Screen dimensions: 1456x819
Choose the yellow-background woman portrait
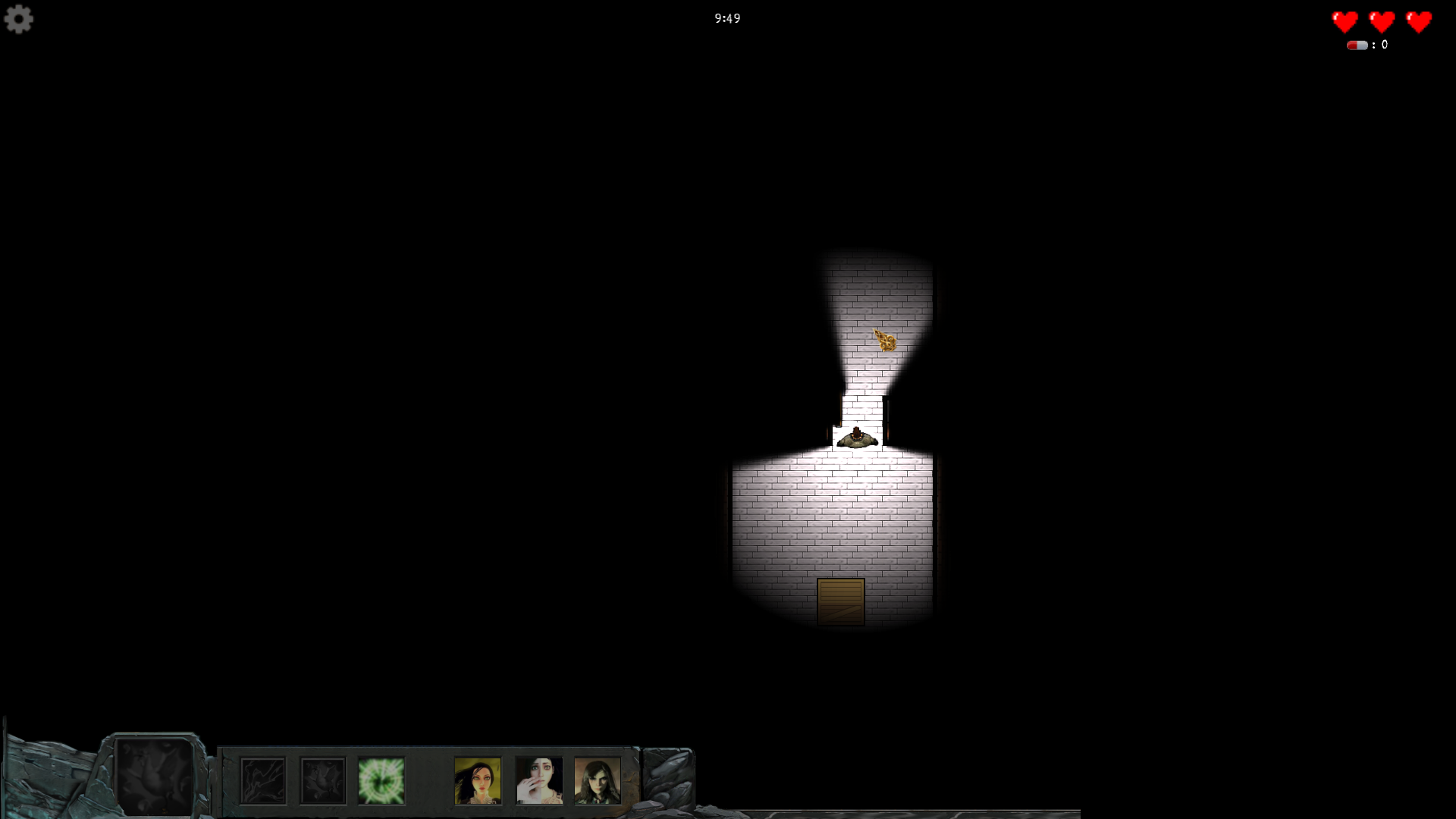coord(478,780)
